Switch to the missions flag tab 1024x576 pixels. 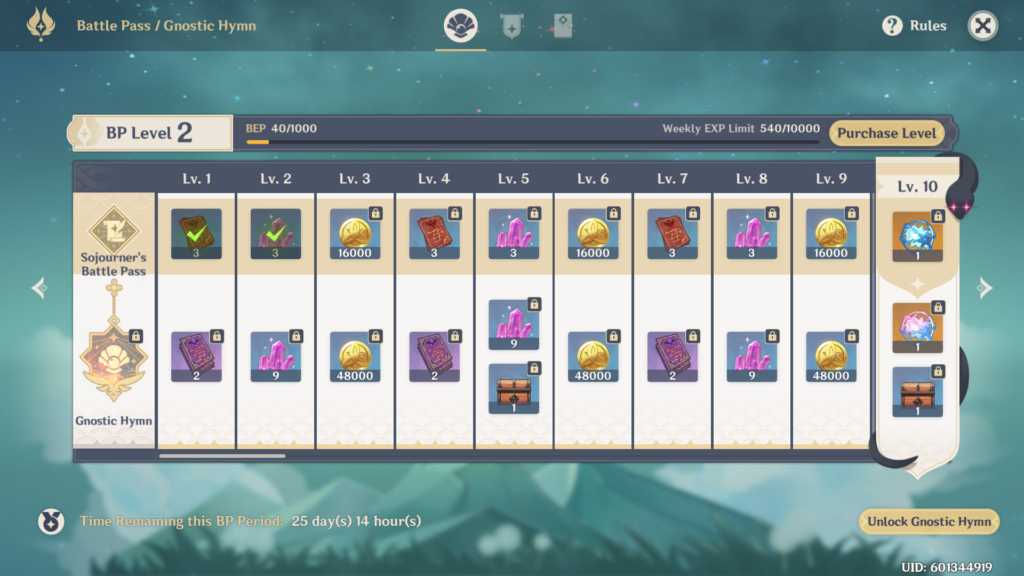click(512, 27)
